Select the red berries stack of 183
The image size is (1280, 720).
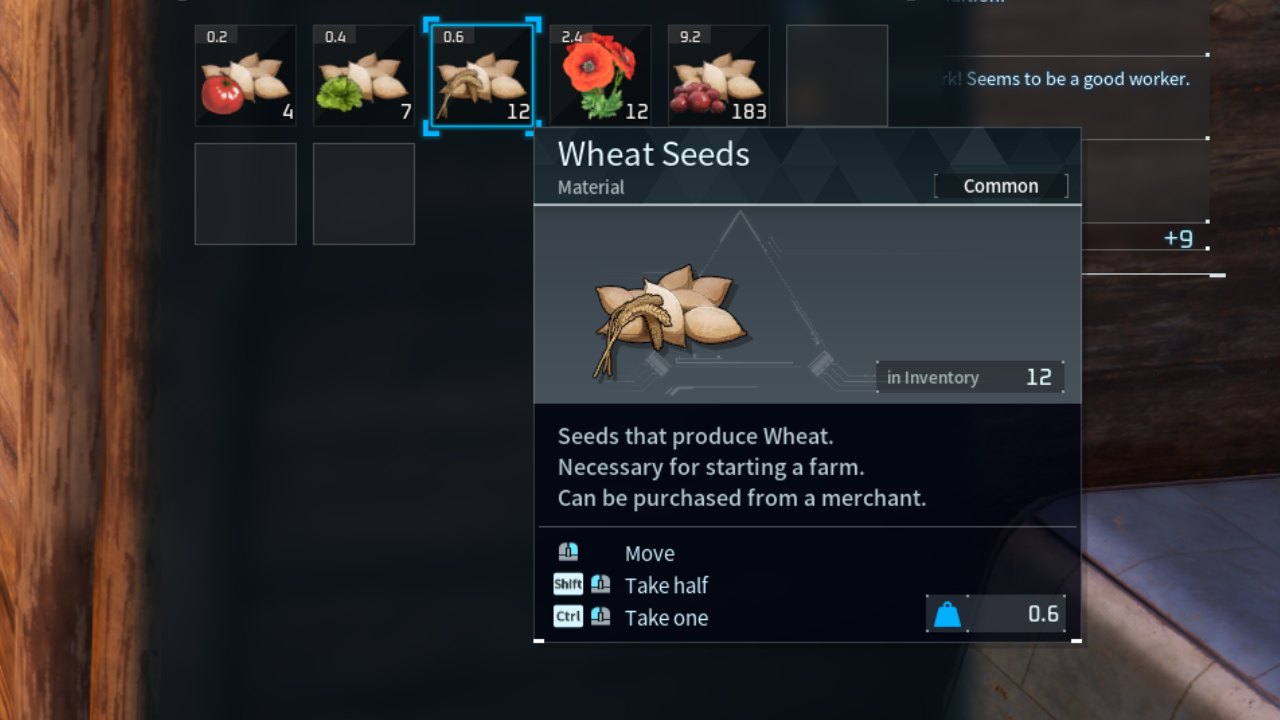pos(717,75)
